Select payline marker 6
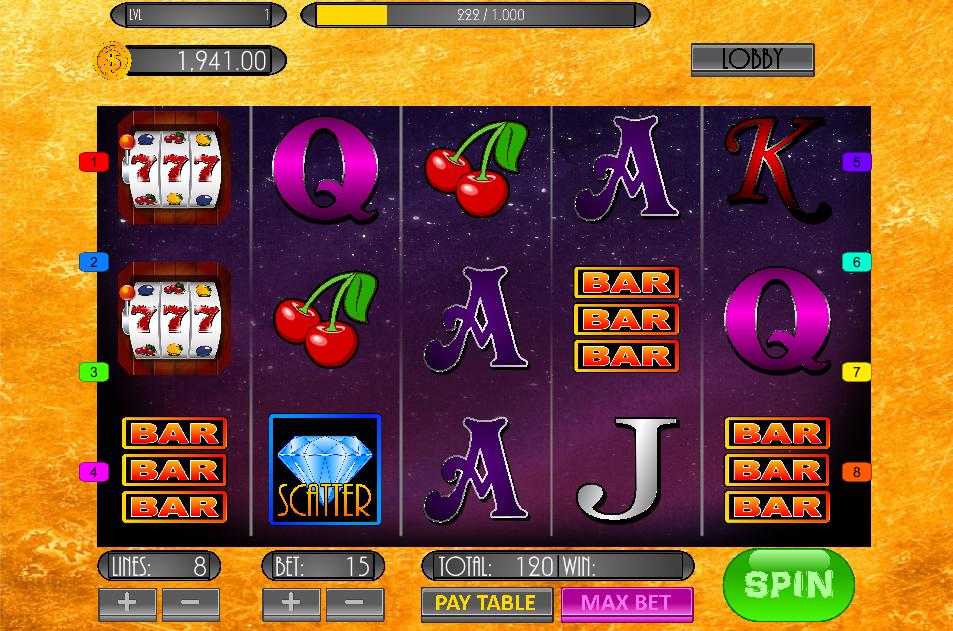 point(856,262)
